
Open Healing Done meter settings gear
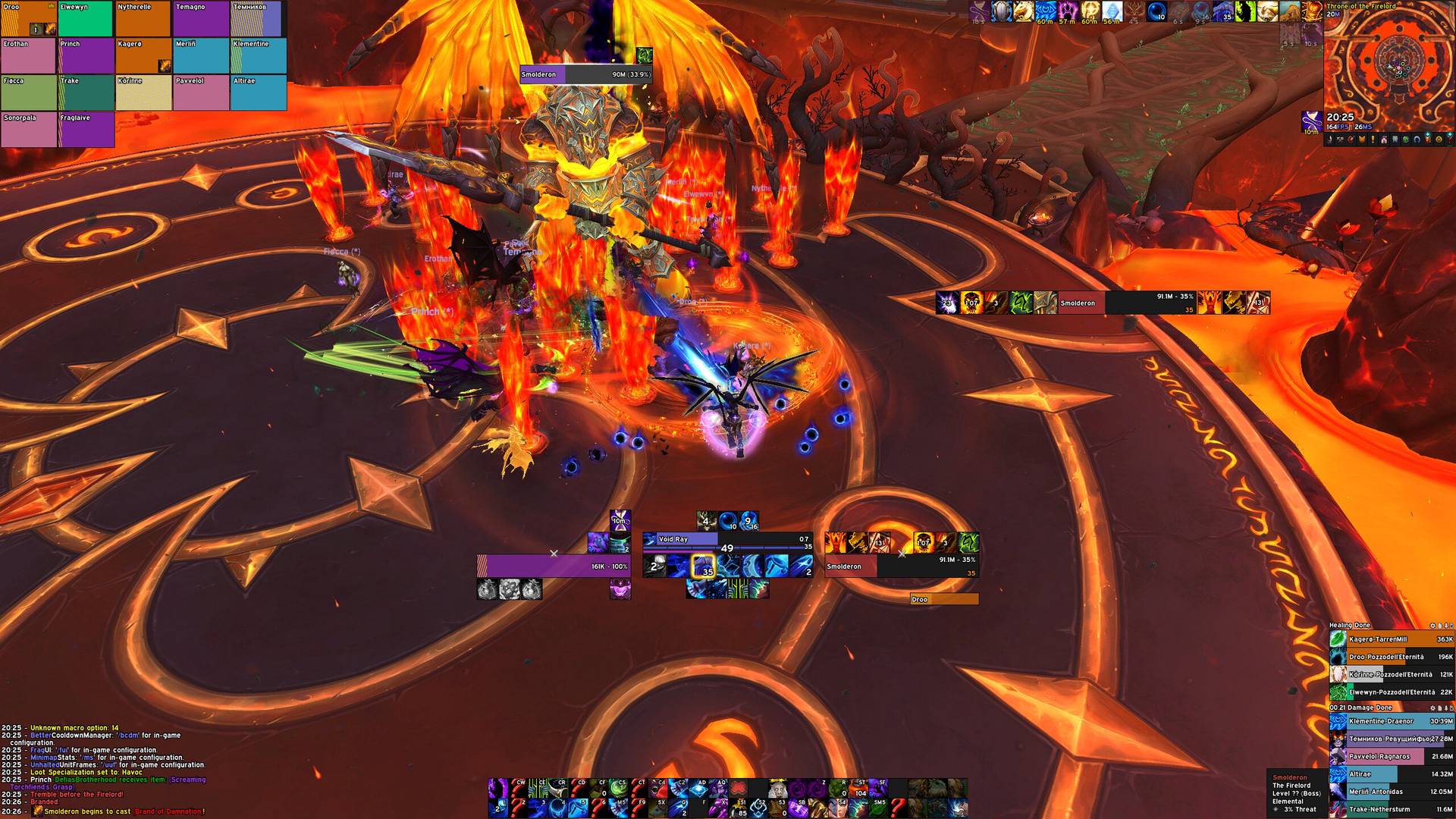coord(1432,626)
